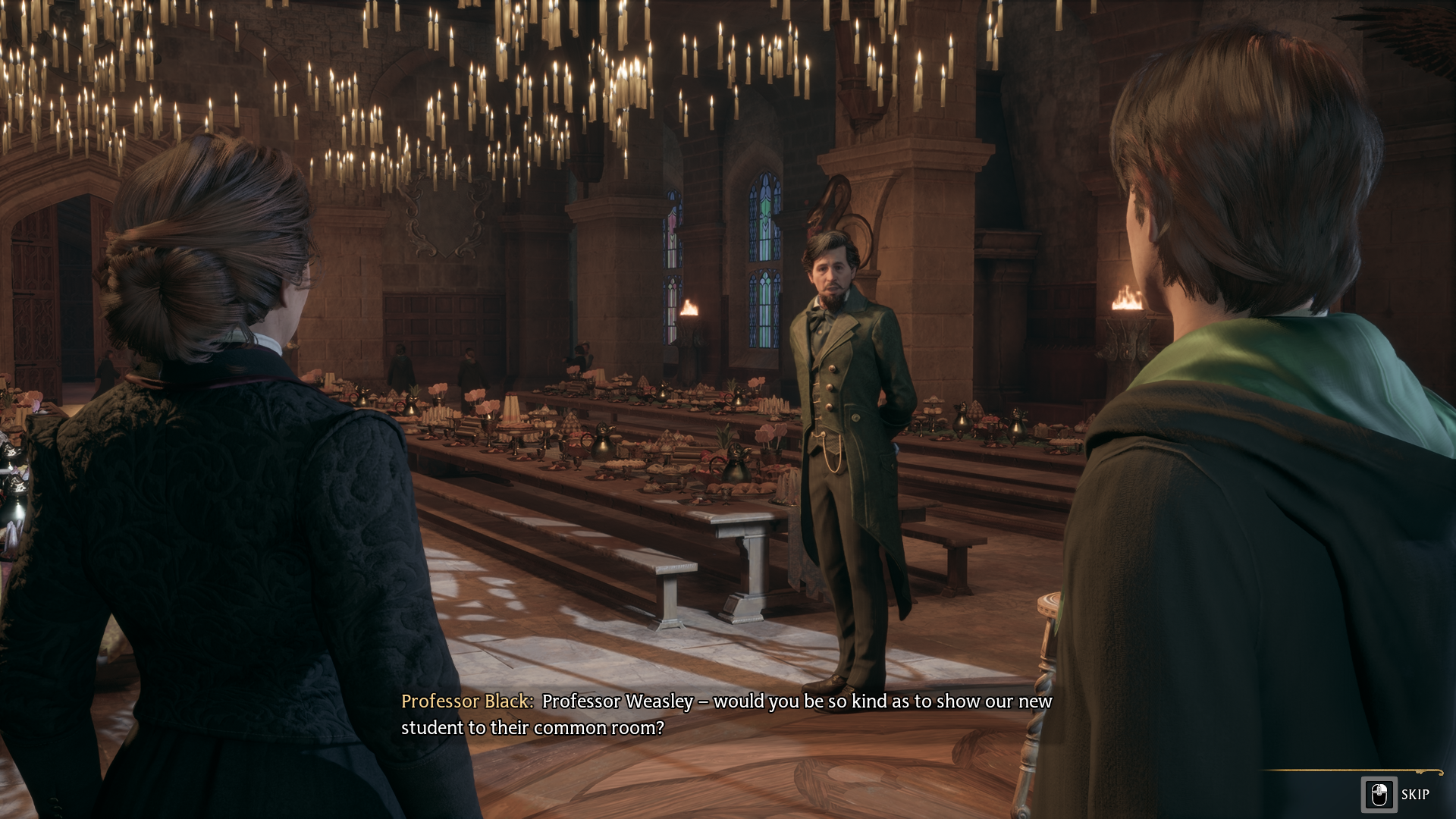Skip the cutscene with the SKIP prompt
This screenshot has width=1456, height=819.
pyautogui.click(x=1396, y=794)
